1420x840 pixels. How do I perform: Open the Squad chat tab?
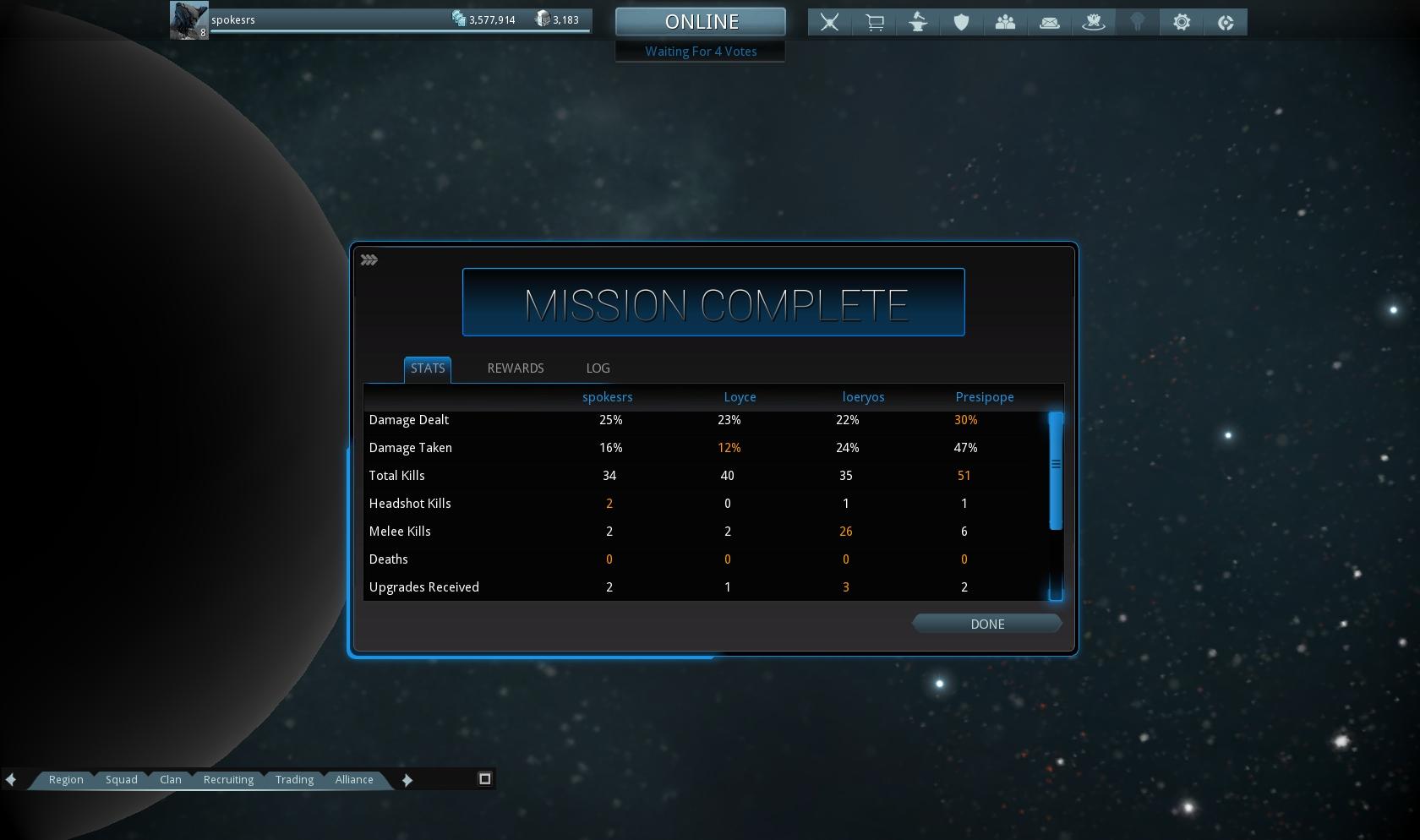[121, 779]
